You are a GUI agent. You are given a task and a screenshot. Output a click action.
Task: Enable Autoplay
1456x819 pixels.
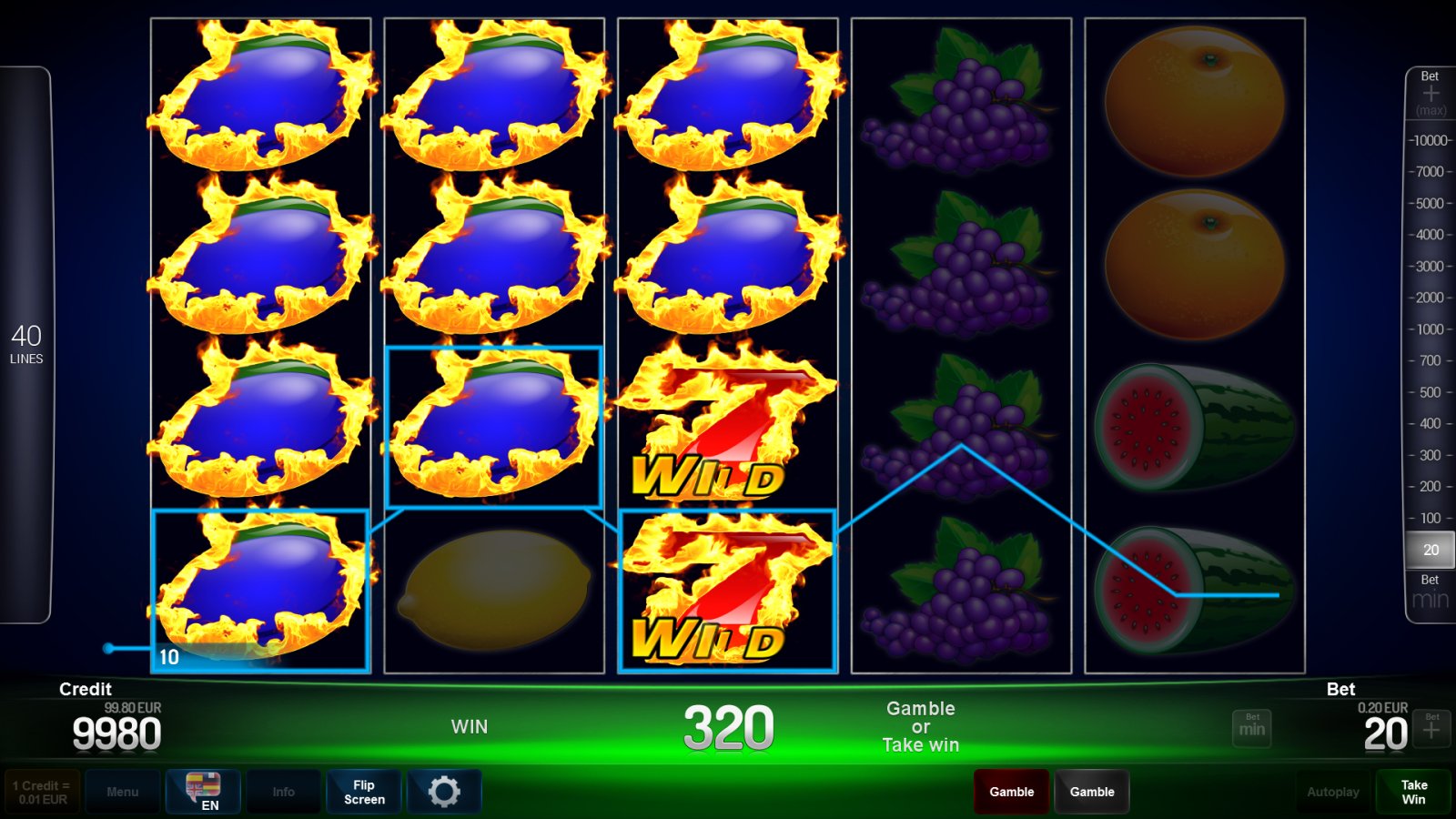[x=1332, y=791]
